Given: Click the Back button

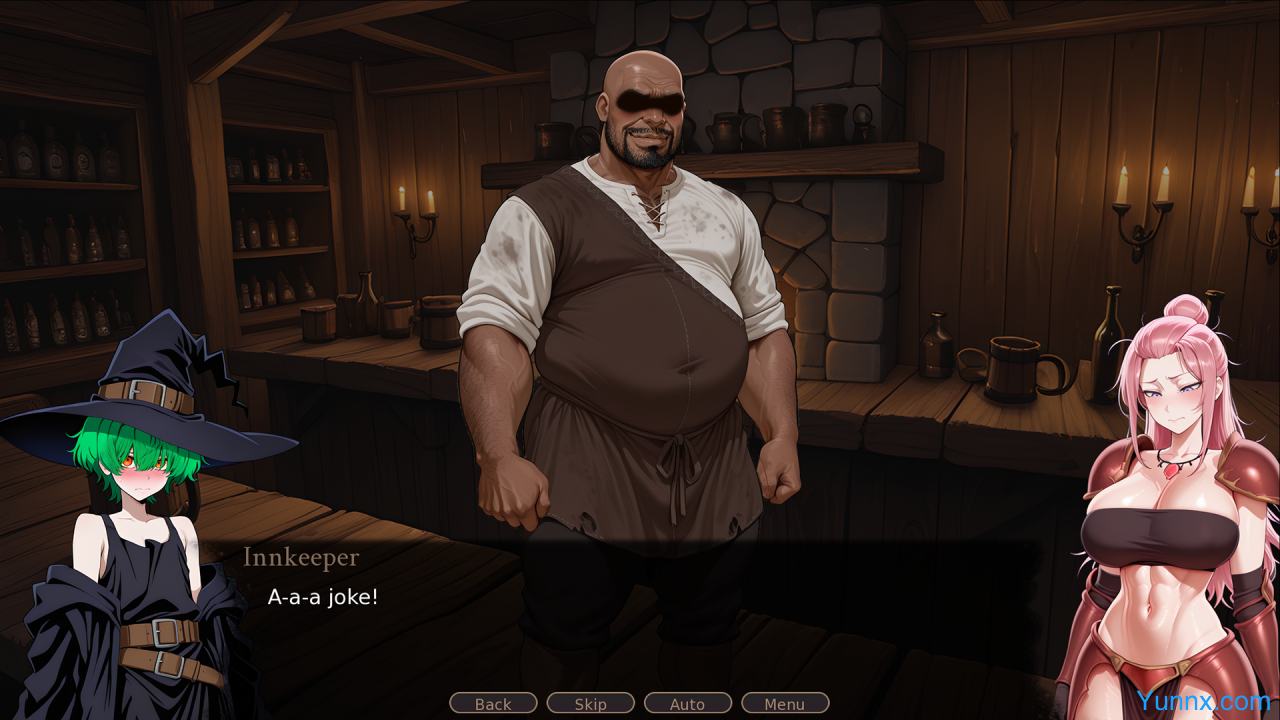Looking at the screenshot, I should click(493, 703).
